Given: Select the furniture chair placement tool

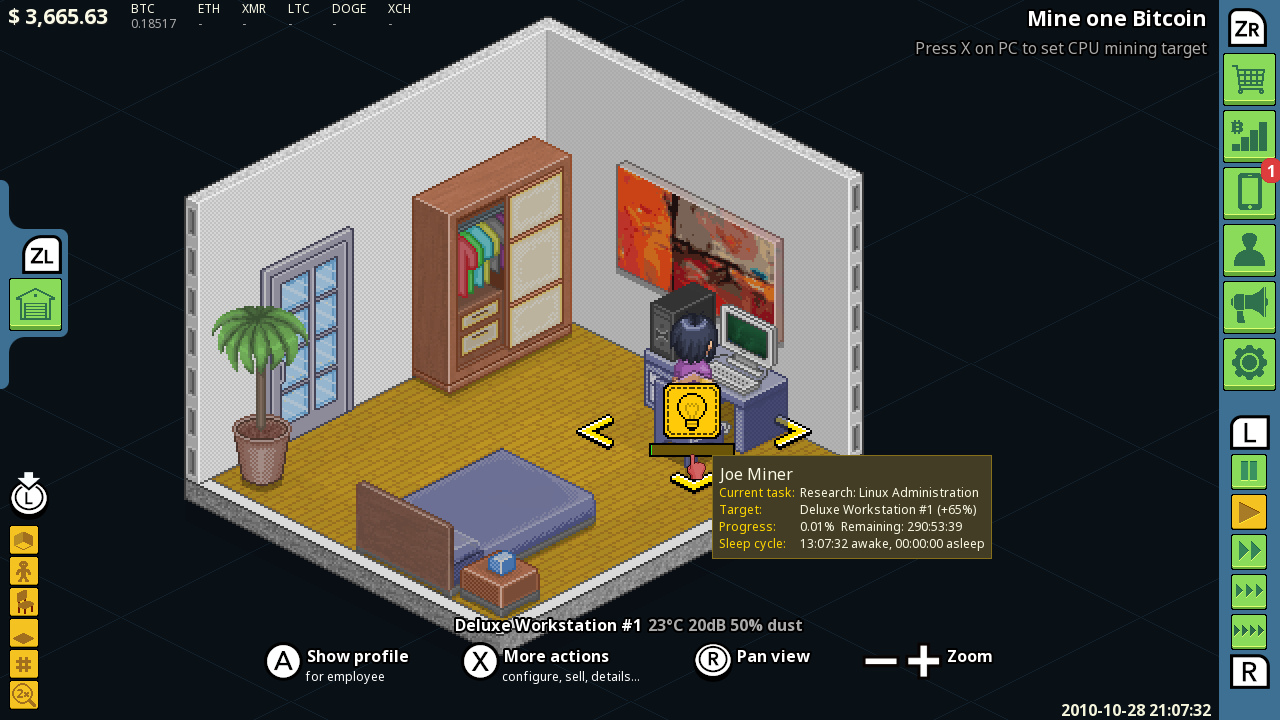Looking at the screenshot, I should click(x=24, y=601).
